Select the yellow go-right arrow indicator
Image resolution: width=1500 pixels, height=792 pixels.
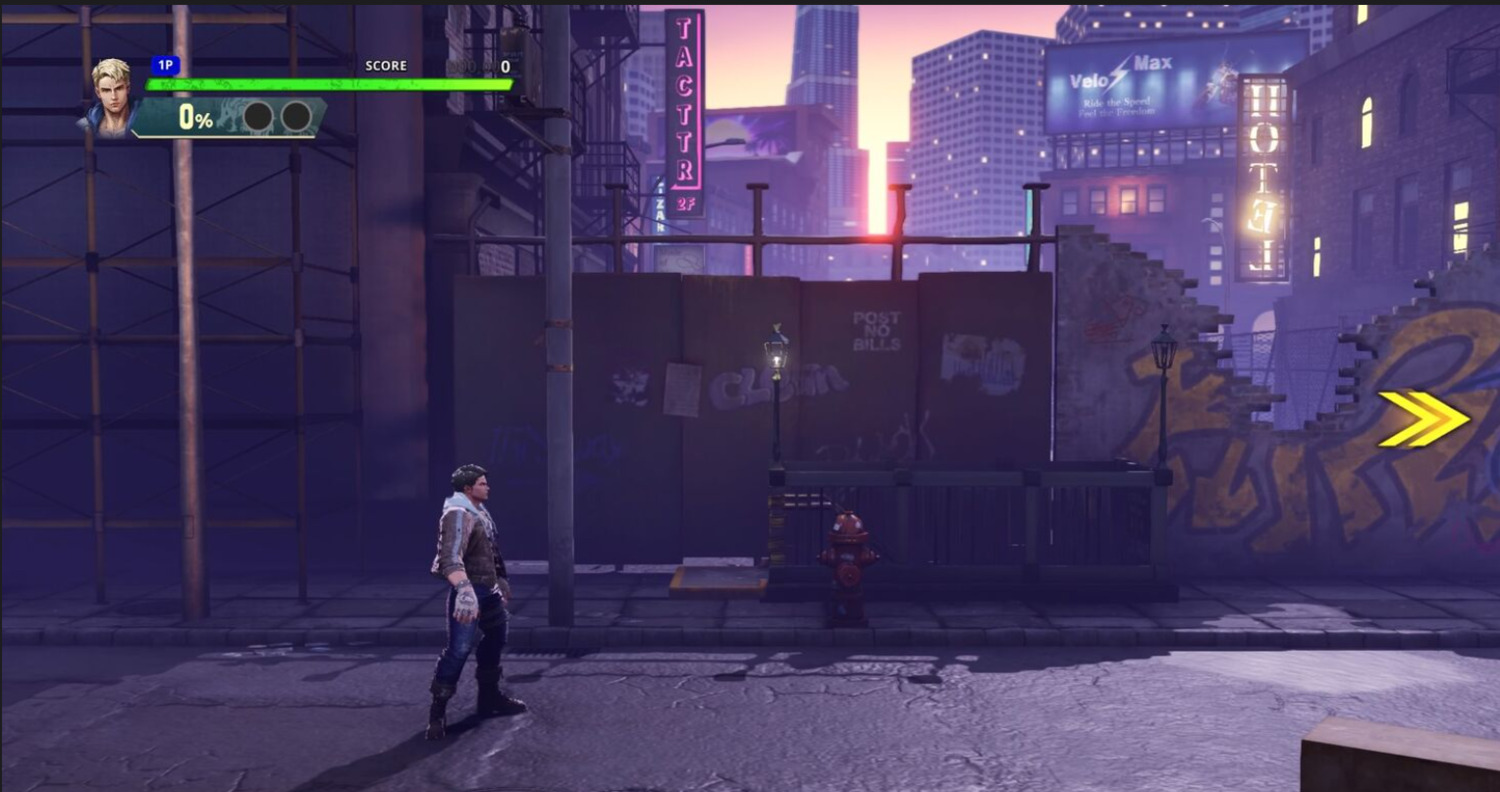(1423, 419)
